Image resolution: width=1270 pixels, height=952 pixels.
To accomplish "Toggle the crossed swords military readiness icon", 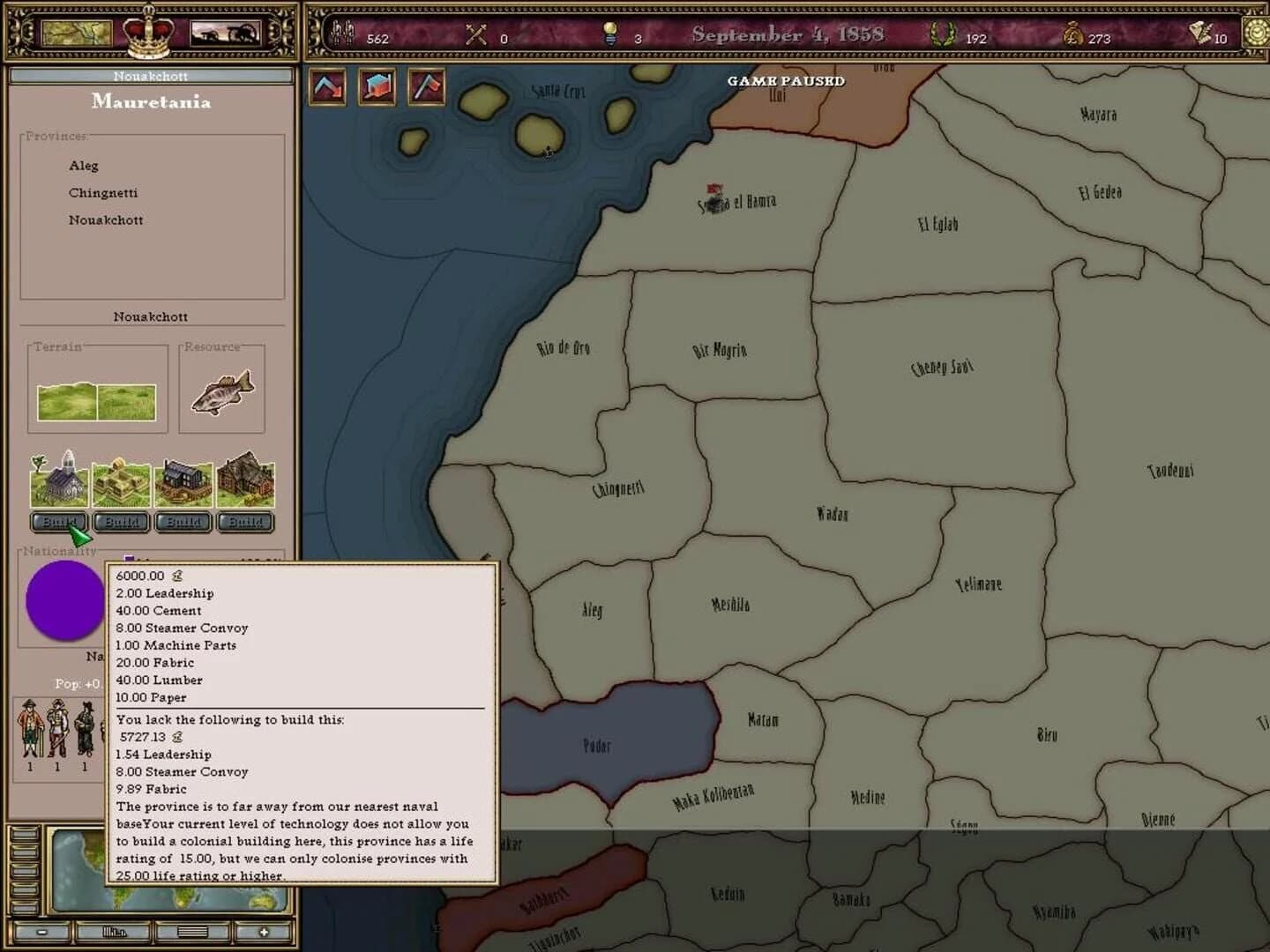I will tap(475, 35).
